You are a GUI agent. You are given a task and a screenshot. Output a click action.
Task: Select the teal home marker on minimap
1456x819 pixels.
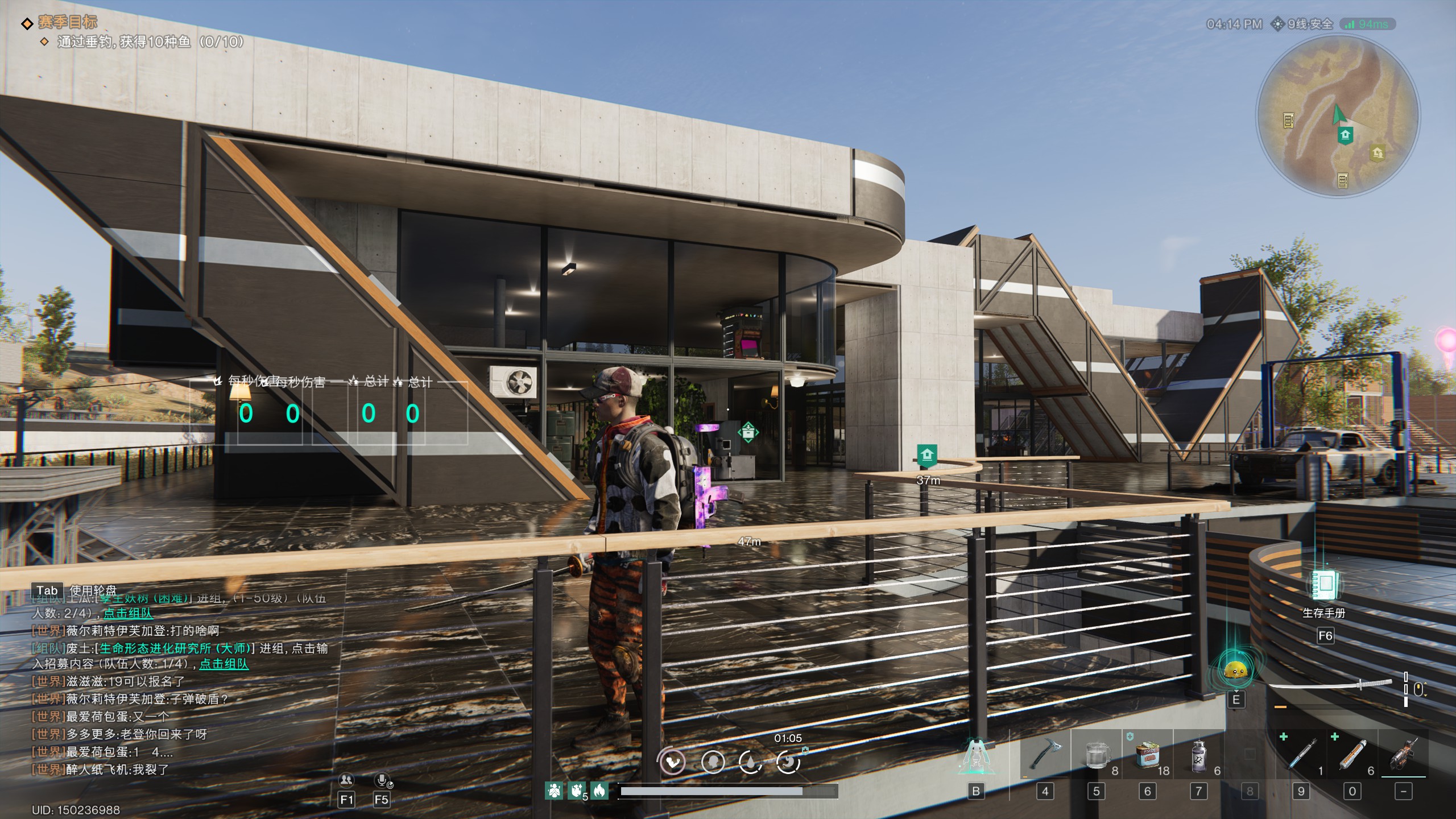tap(1345, 135)
